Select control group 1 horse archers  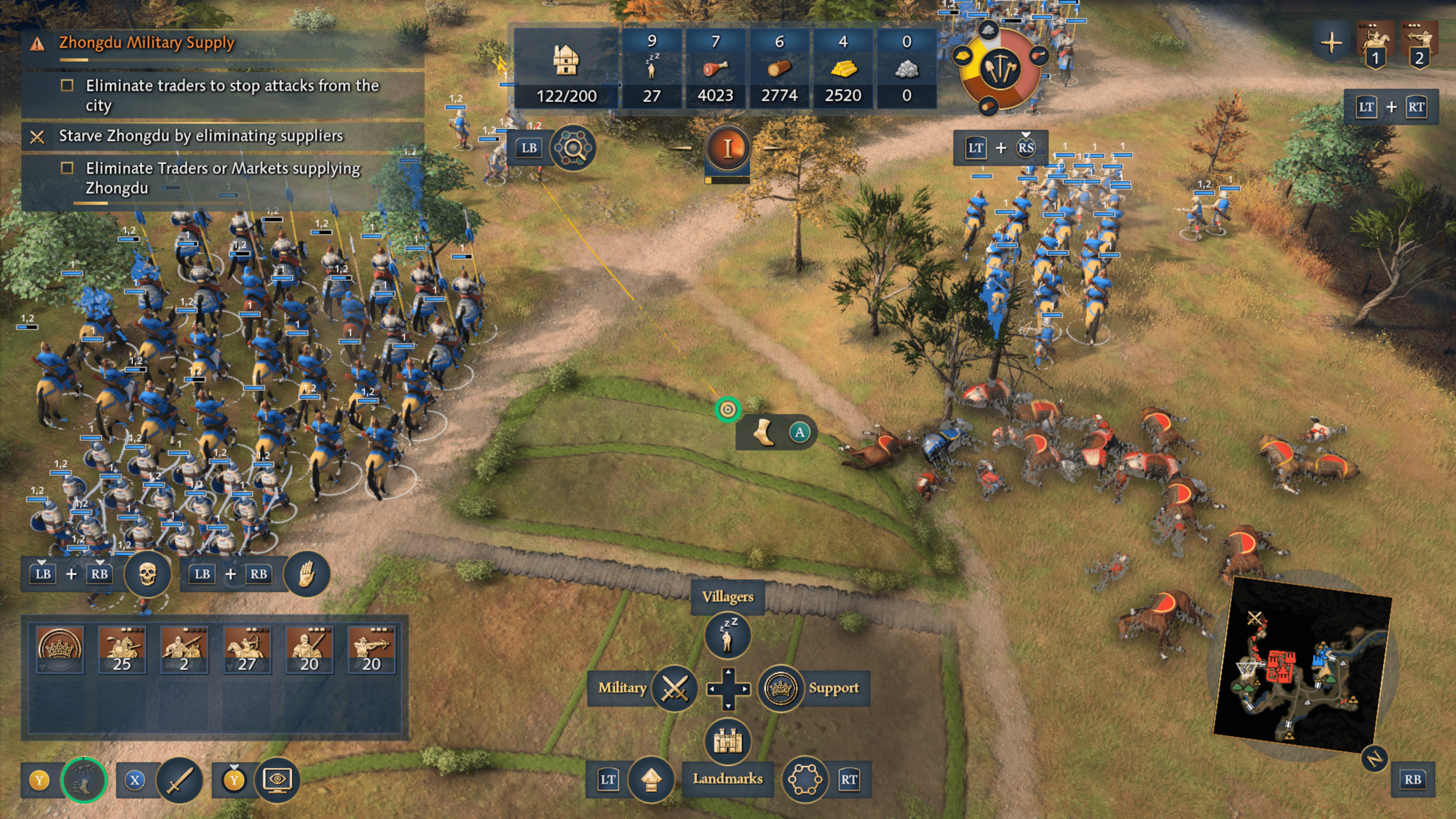[1375, 44]
